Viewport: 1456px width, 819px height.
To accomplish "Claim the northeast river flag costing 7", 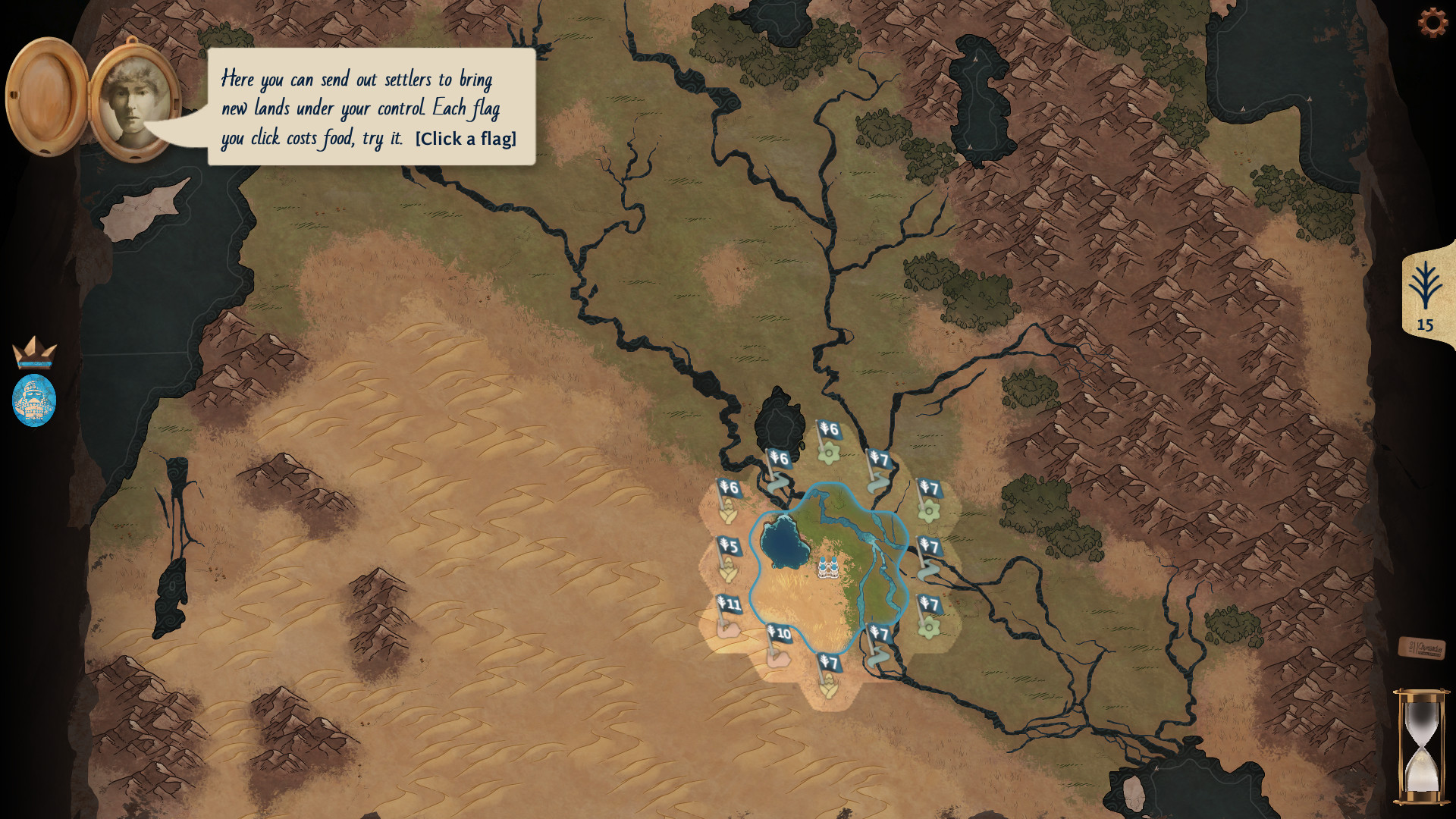I will pyautogui.click(x=879, y=459).
